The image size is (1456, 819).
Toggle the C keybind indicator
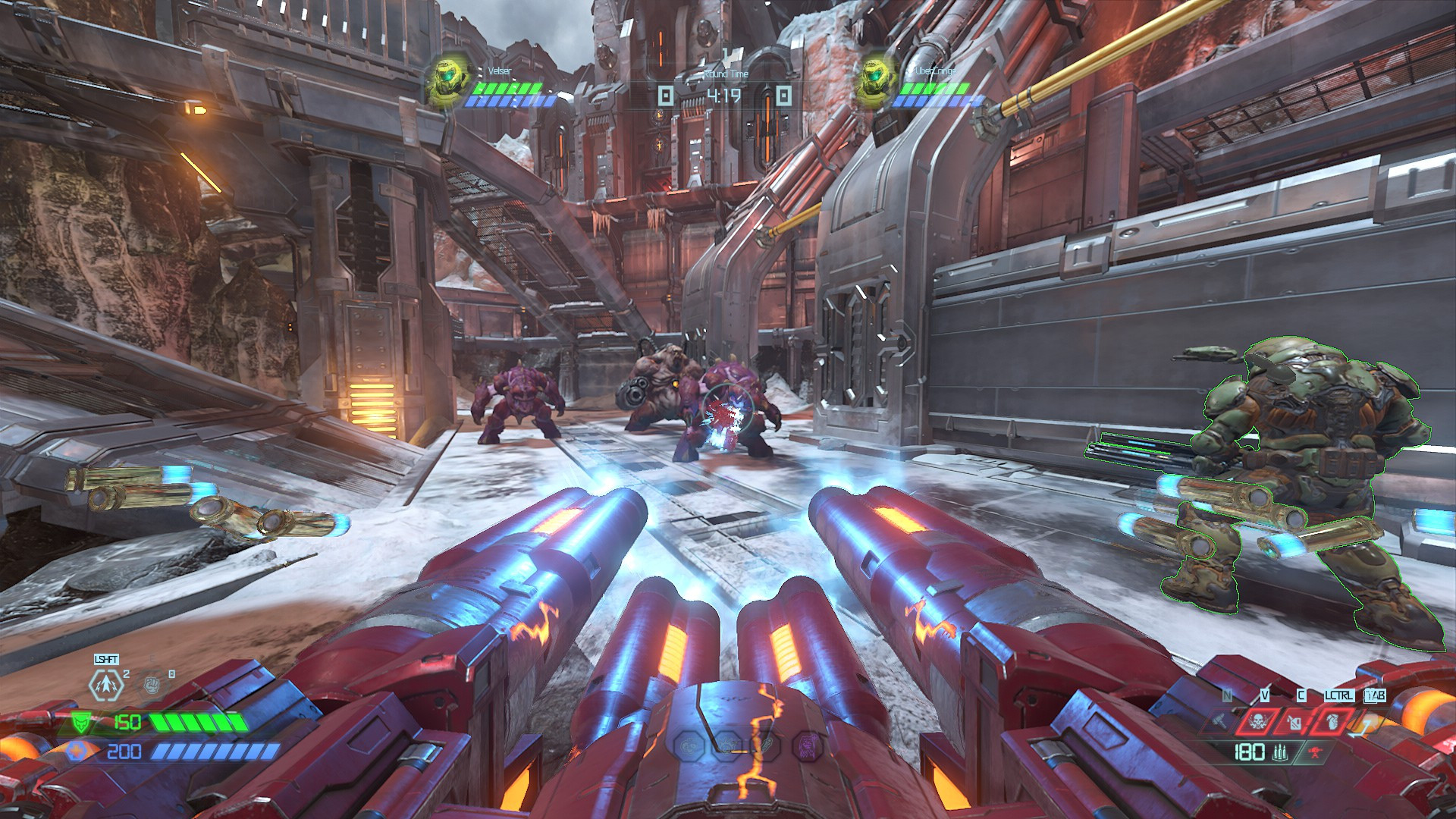coord(1301,695)
